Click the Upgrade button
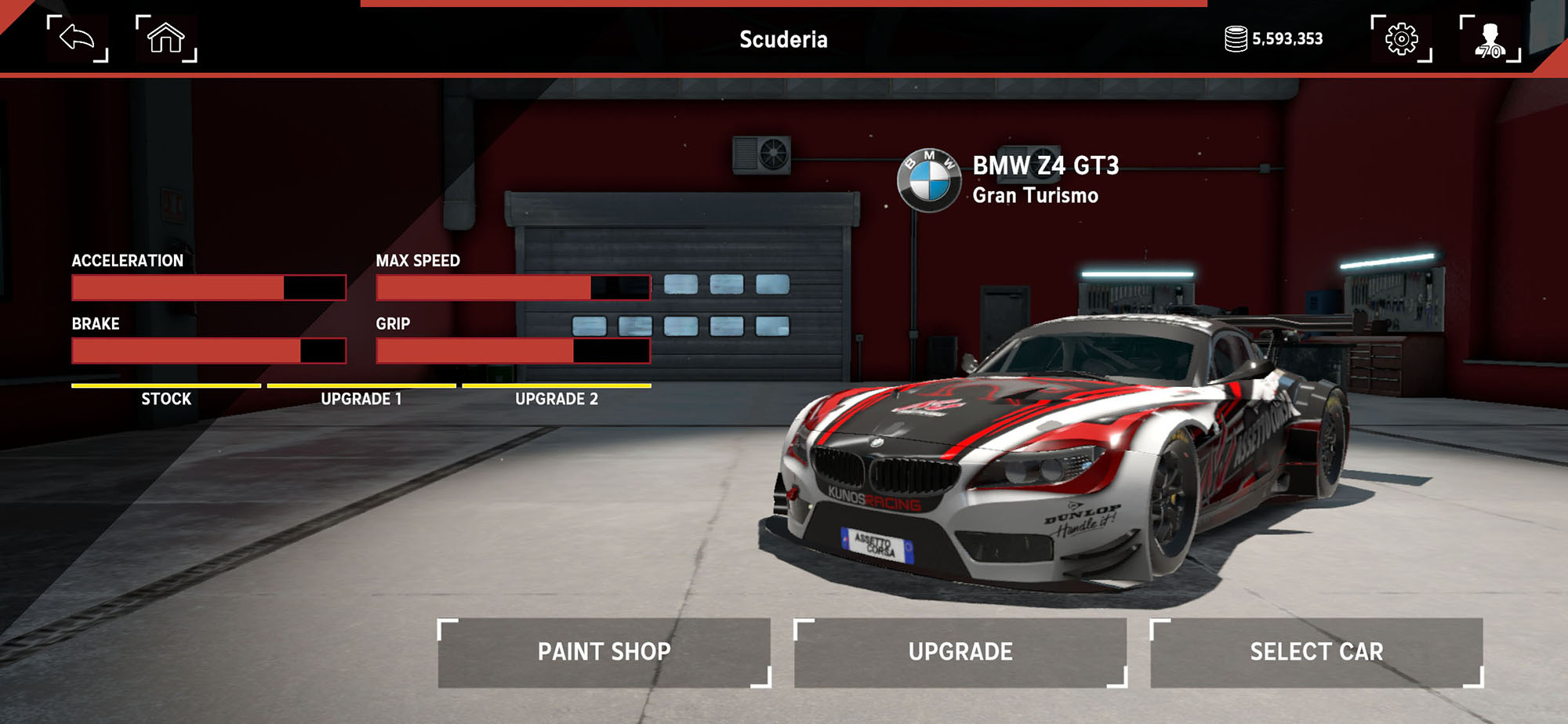The image size is (1568, 724). [x=960, y=652]
